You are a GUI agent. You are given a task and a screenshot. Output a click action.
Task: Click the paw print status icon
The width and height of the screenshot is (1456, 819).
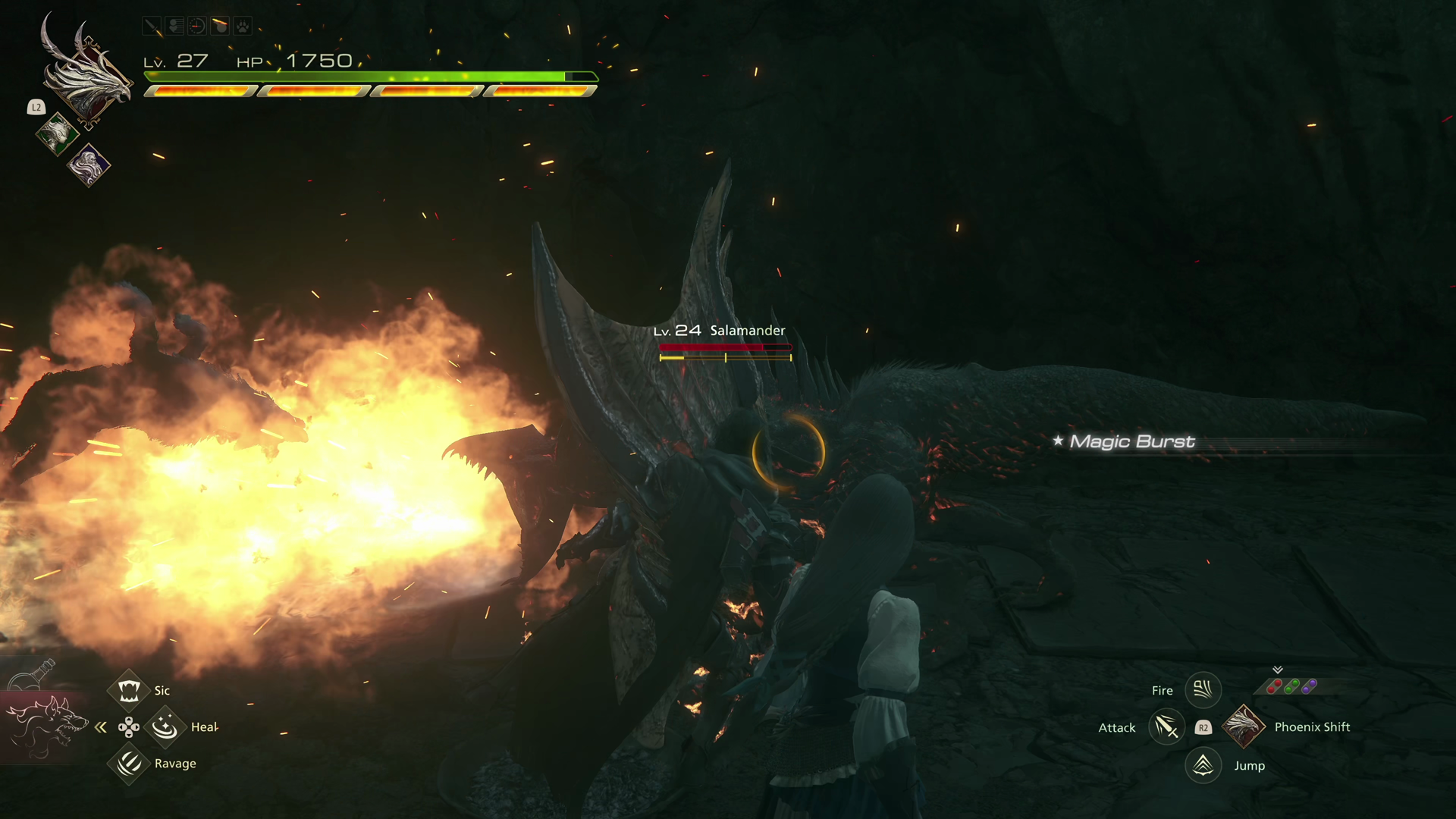tap(242, 27)
